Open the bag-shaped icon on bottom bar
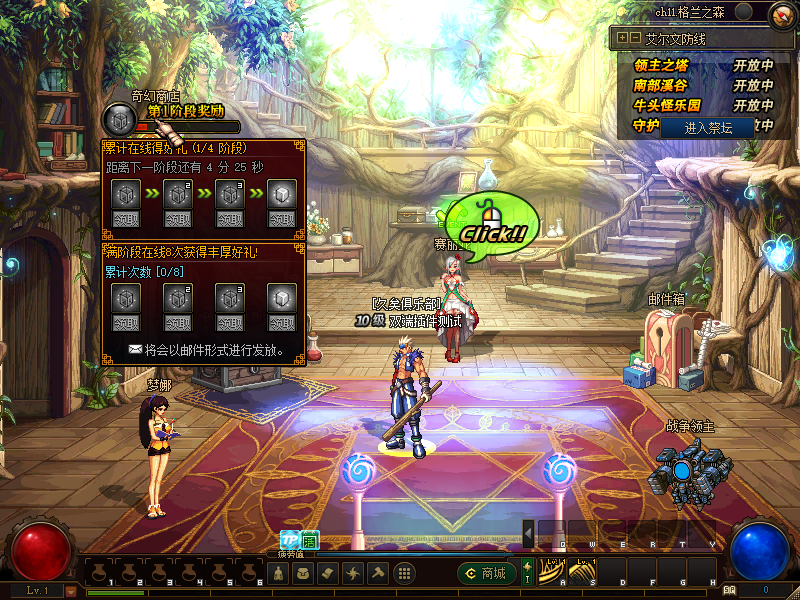Viewport: 800px width, 600px height. pos(304,573)
